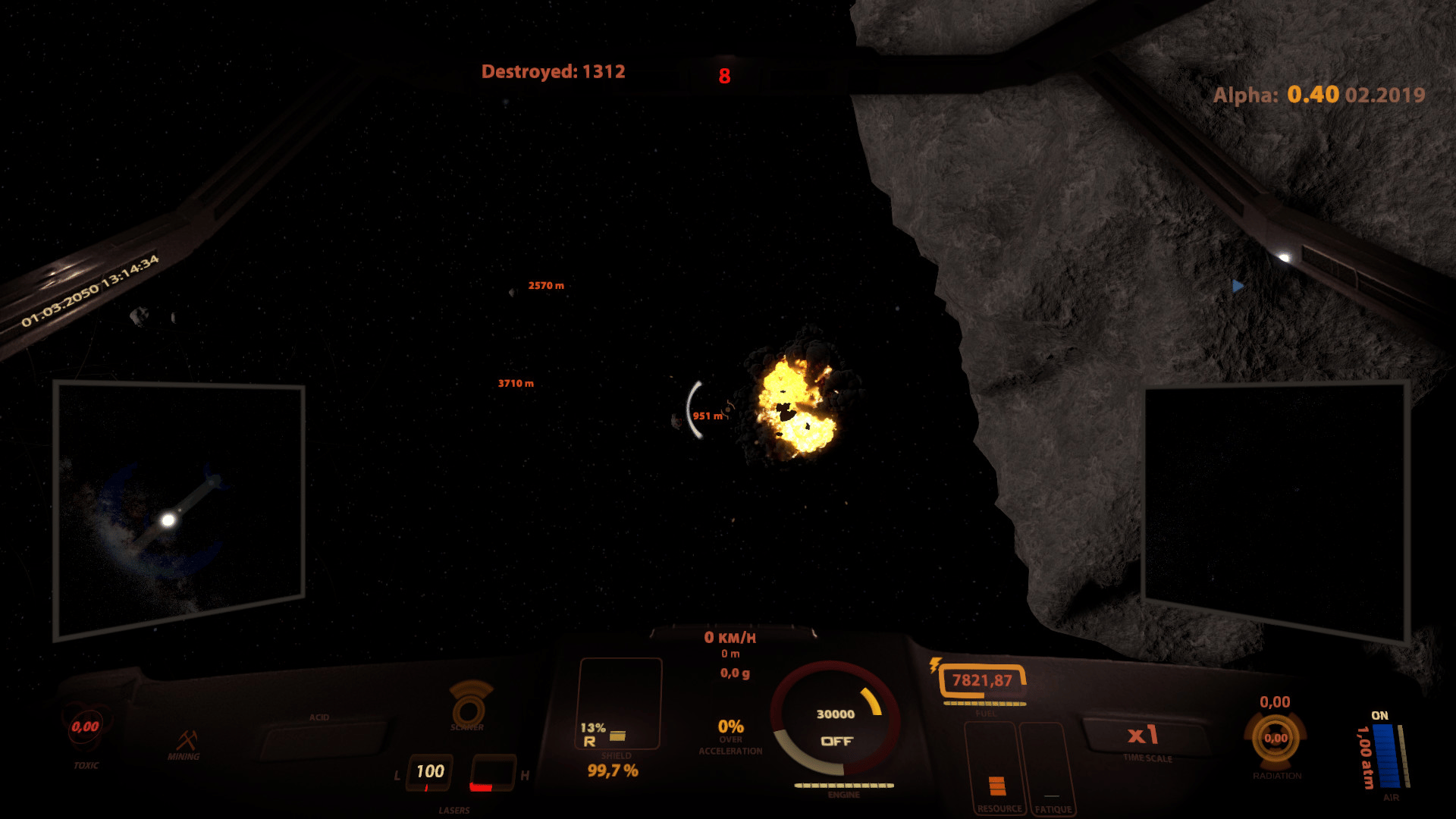1456x819 pixels.
Task: Activate the Mining pickaxe icon
Action: coord(186,741)
